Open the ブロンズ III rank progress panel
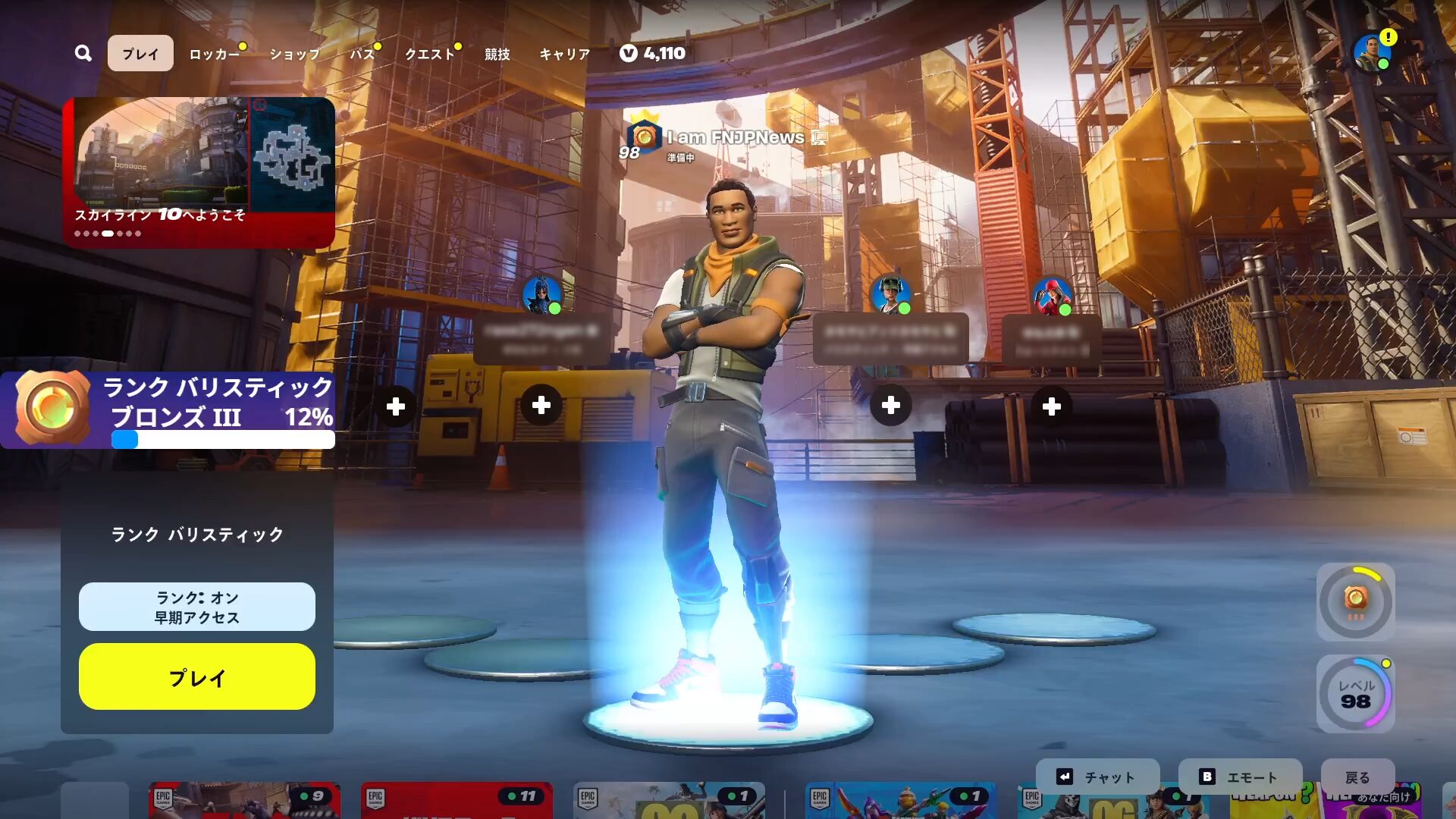This screenshot has height=819, width=1456. [168, 409]
